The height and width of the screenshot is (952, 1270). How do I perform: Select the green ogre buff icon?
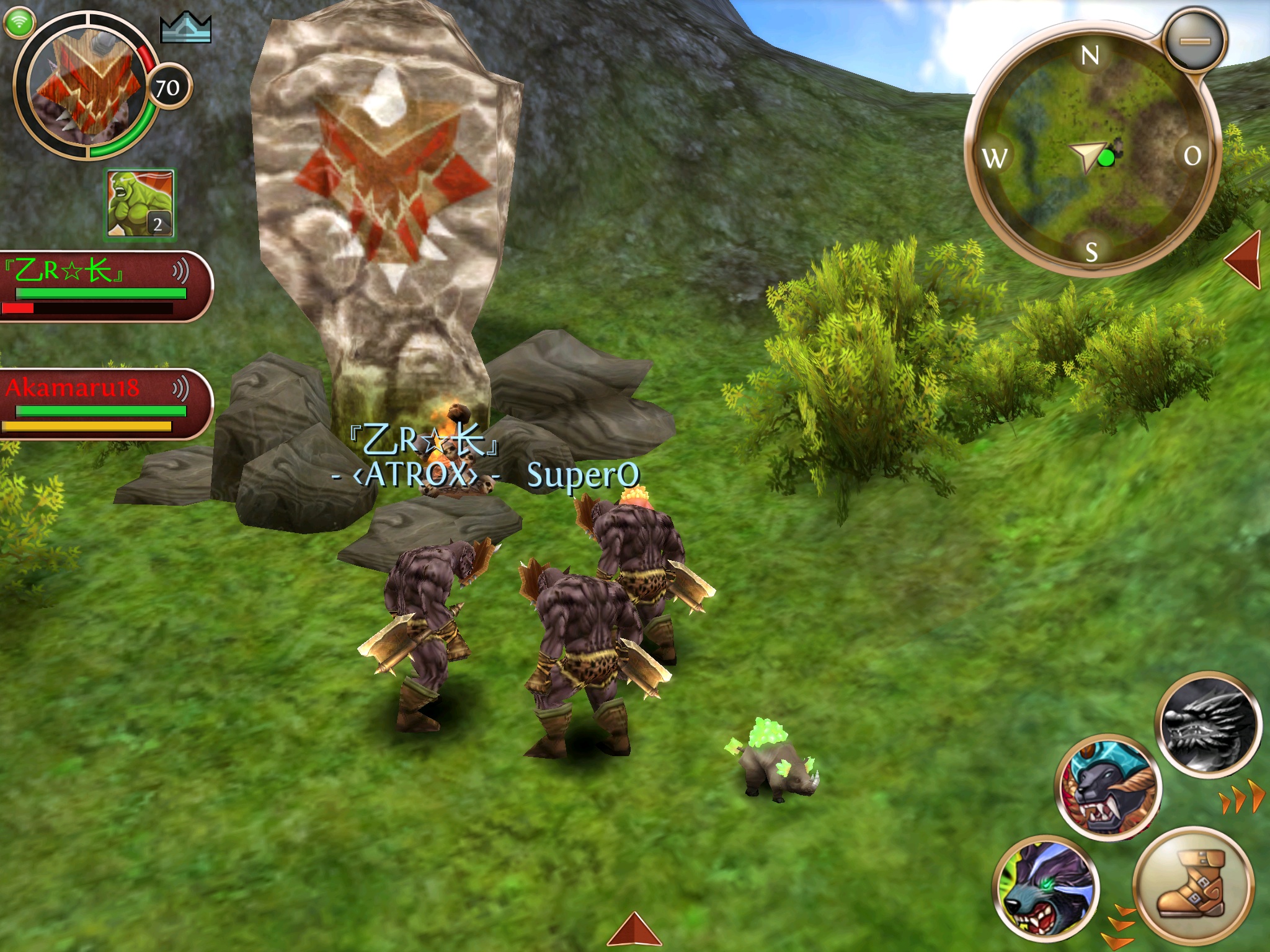[x=140, y=204]
